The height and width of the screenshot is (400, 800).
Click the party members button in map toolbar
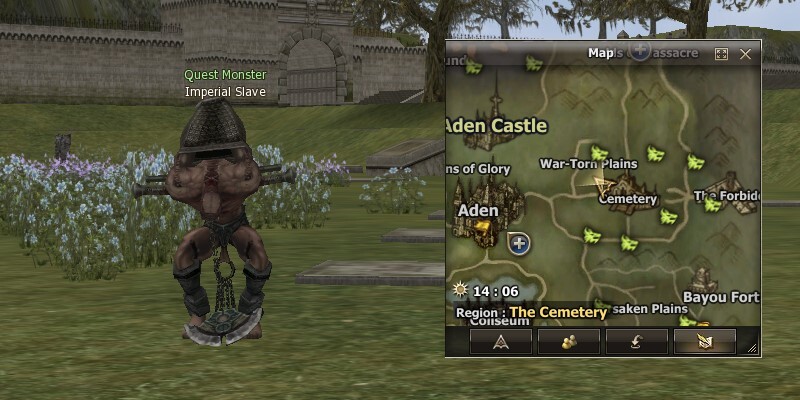point(568,341)
